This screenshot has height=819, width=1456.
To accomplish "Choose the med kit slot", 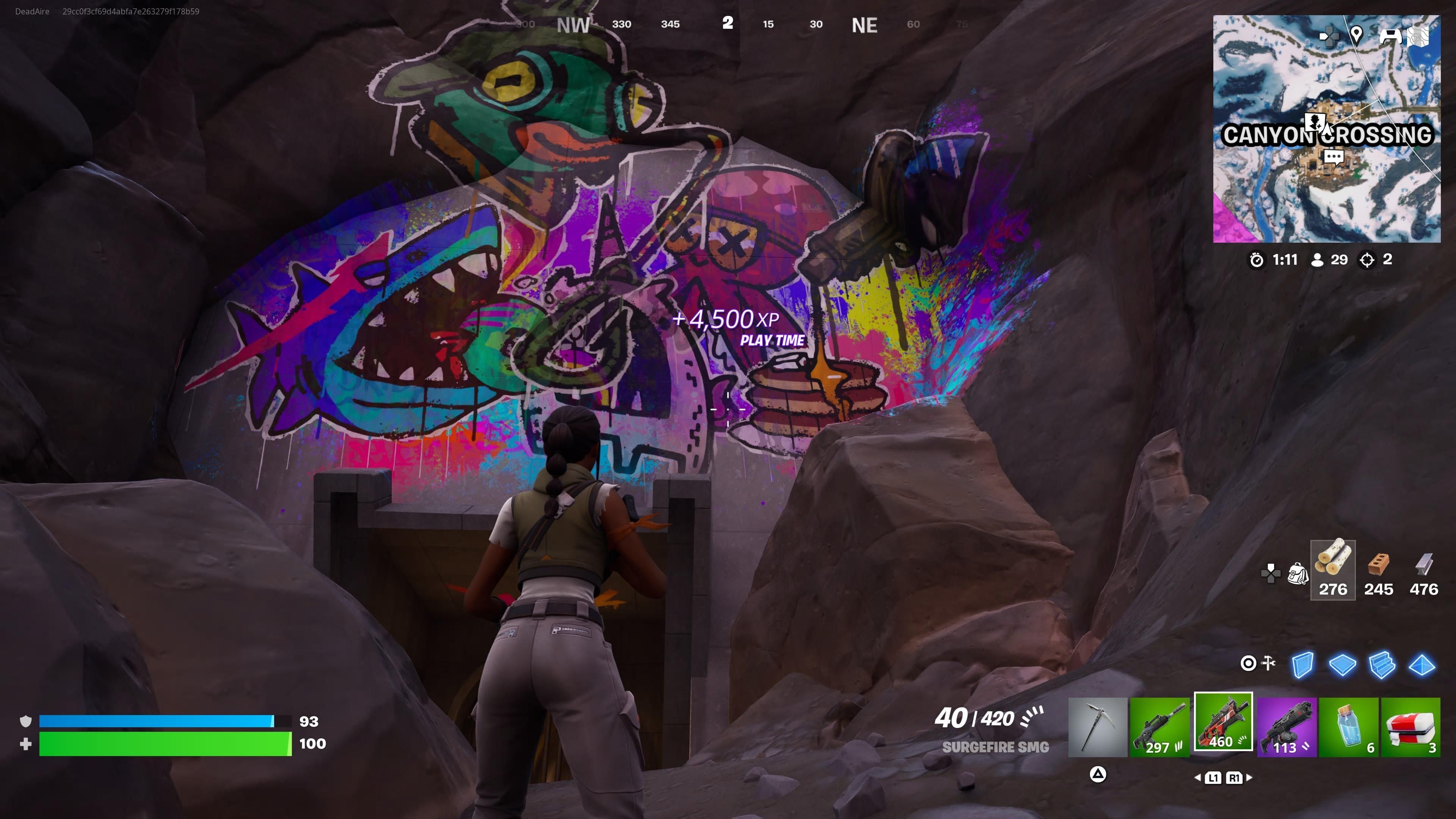I will [x=1411, y=726].
